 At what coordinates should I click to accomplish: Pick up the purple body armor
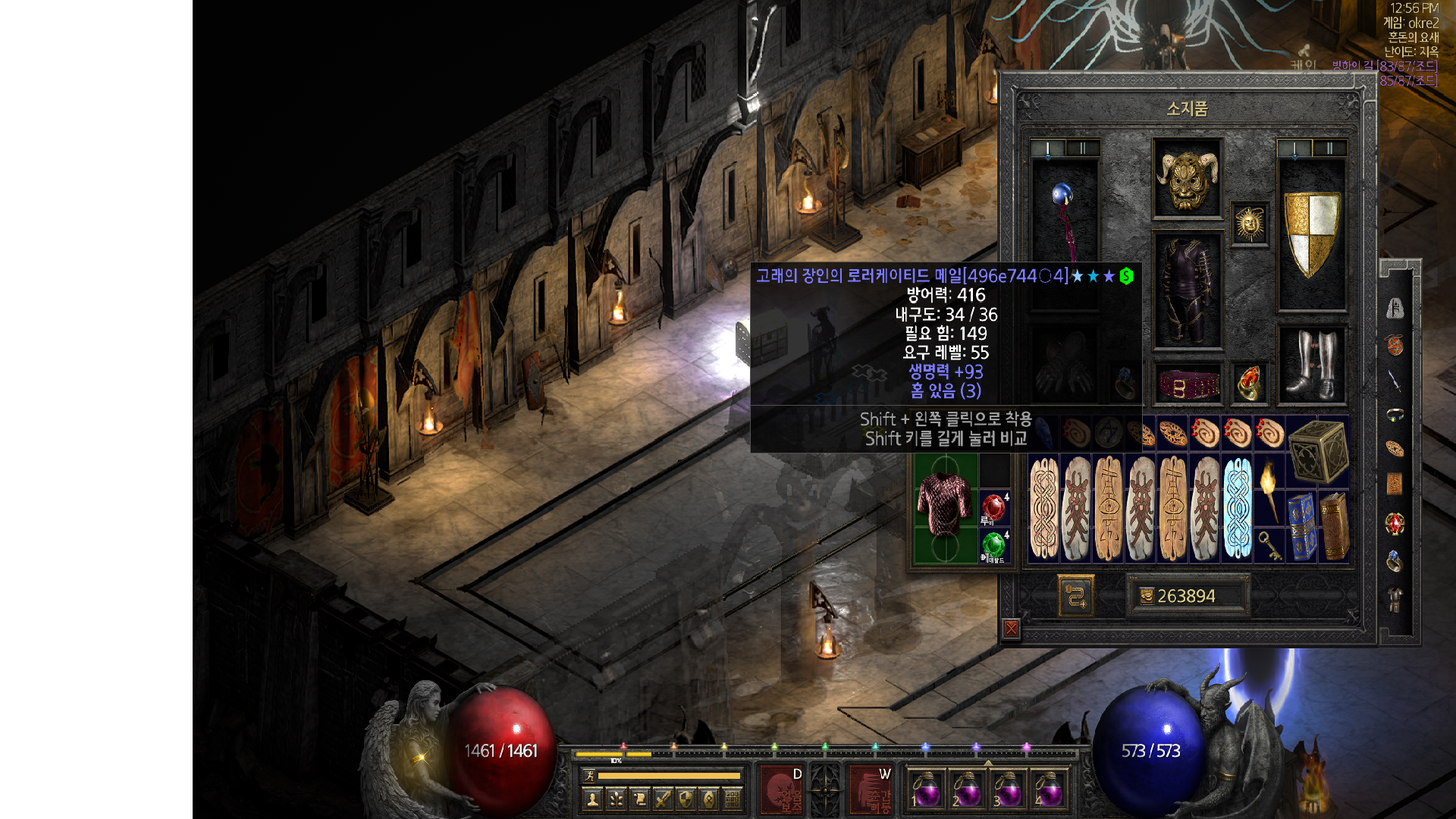pos(1187,290)
